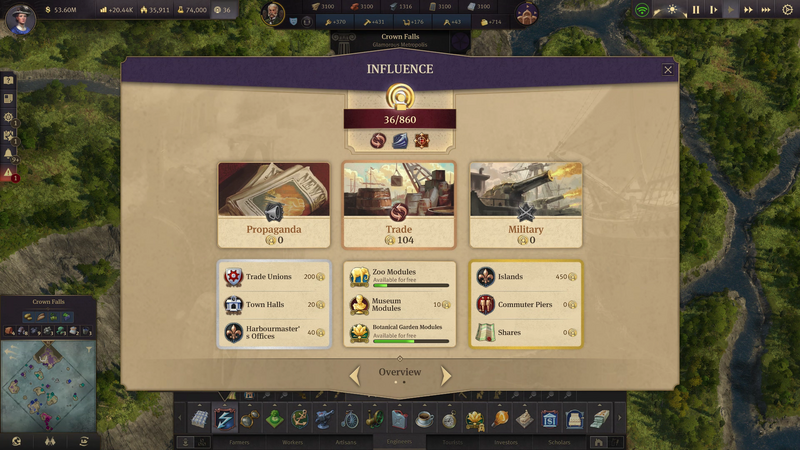800x450 pixels.
Task: Open the Shares influence entry
Action: point(525,333)
